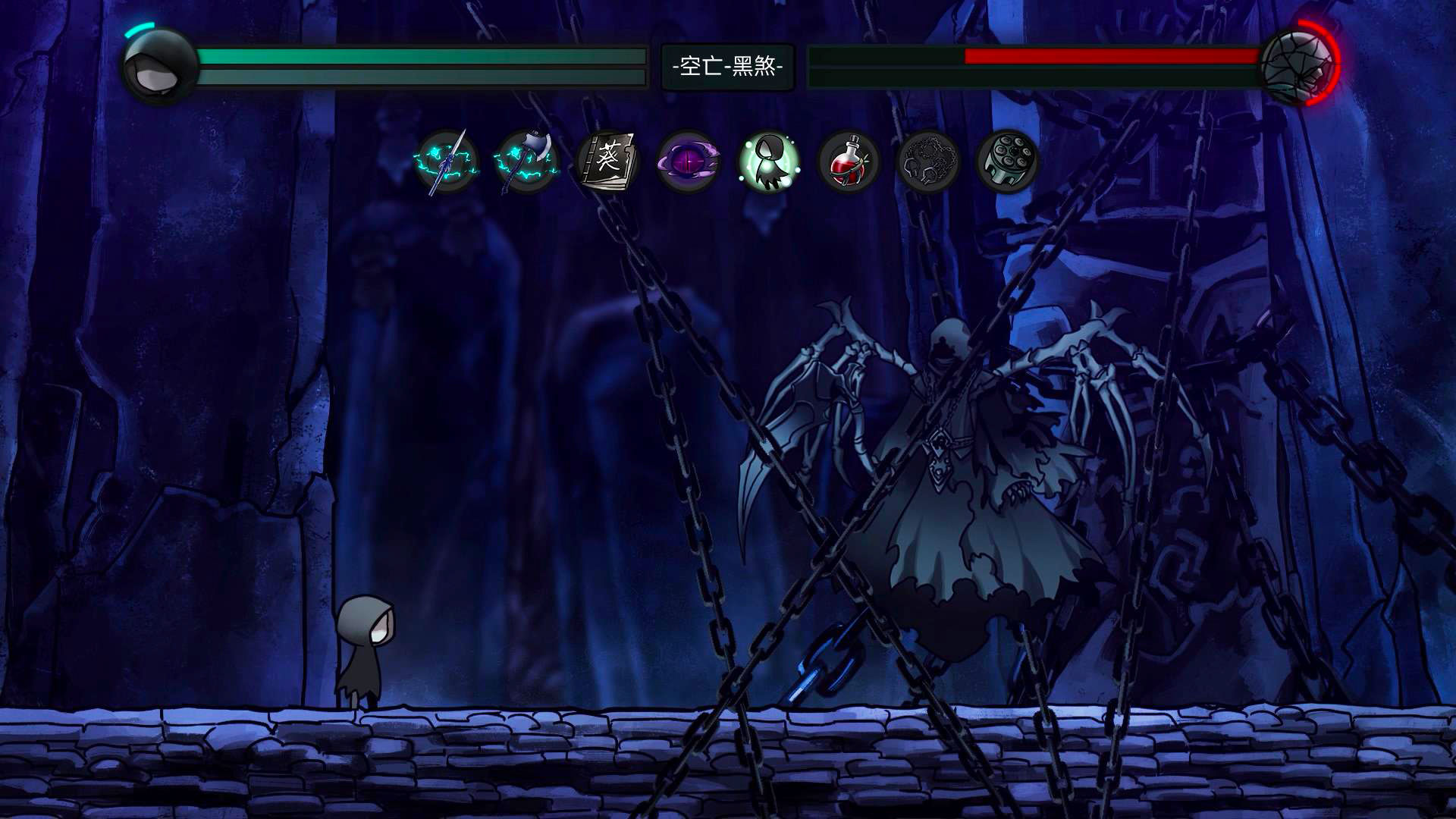Select the glowing hooded ghost icon

pos(769,162)
